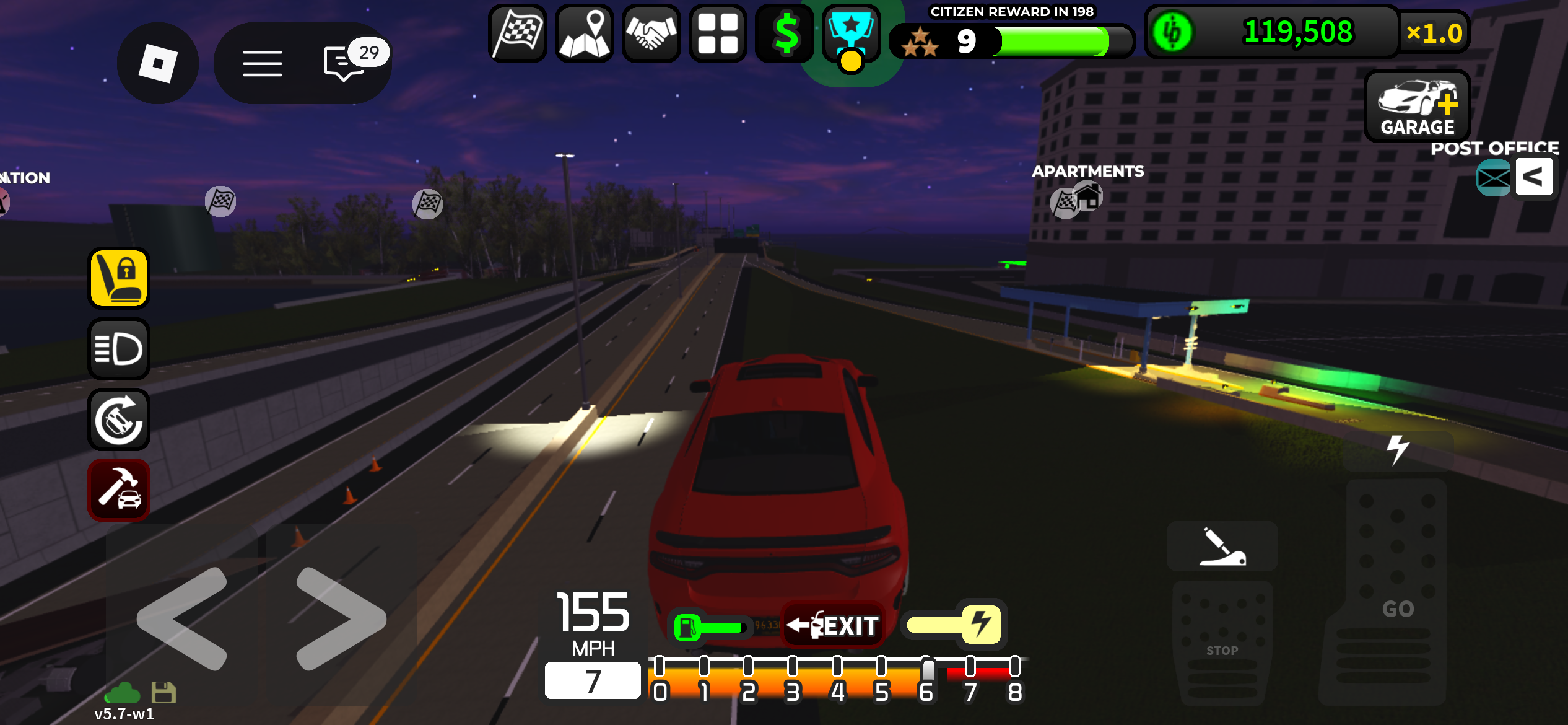Image resolution: width=1568 pixels, height=725 pixels.
Task: Open the hamburger menu
Action: 263,64
